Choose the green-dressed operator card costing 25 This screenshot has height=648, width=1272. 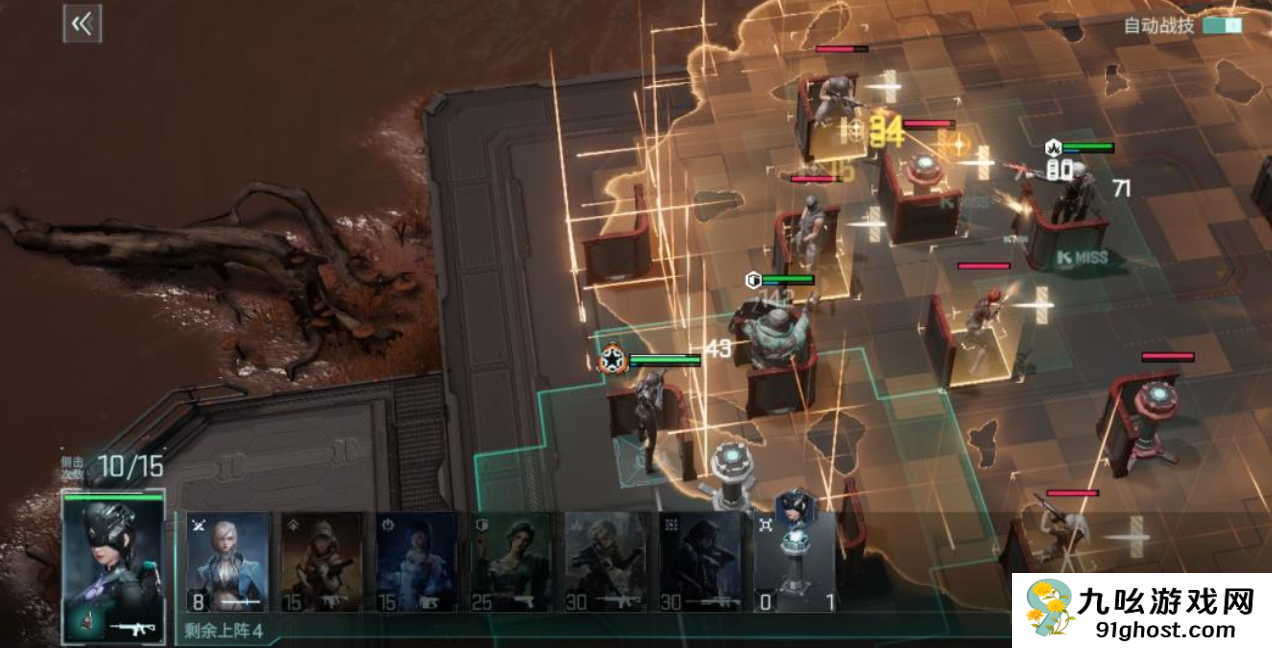[511, 561]
